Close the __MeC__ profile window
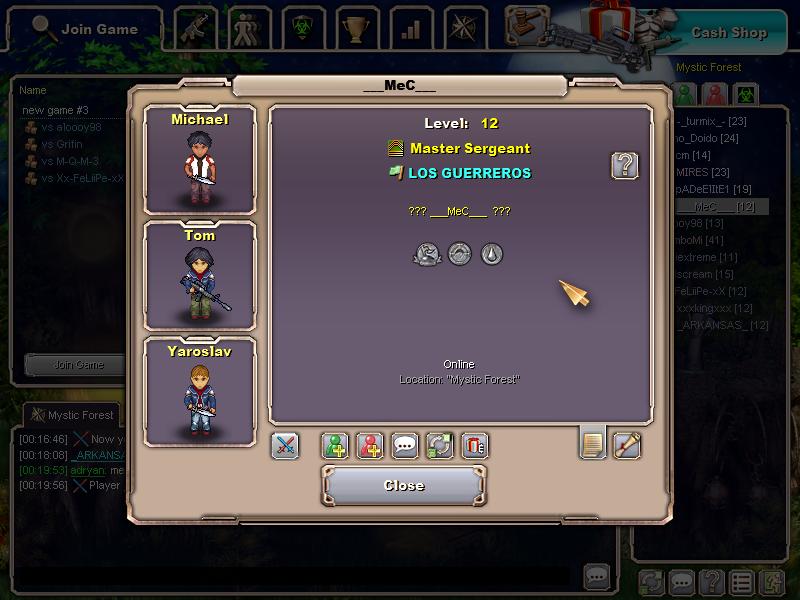The image size is (800, 600). click(404, 486)
